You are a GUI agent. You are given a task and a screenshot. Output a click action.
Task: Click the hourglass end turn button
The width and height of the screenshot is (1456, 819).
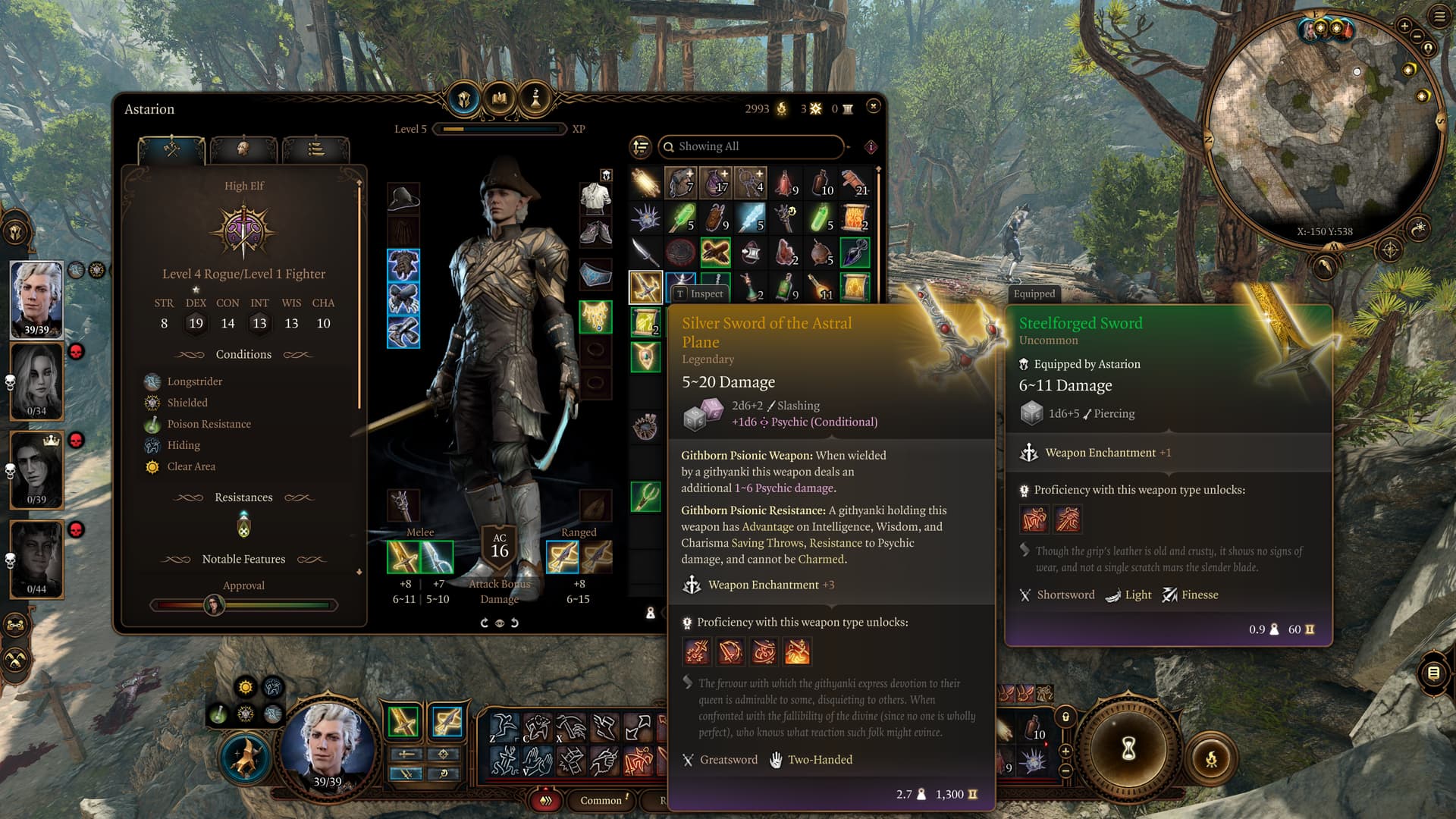click(1128, 749)
